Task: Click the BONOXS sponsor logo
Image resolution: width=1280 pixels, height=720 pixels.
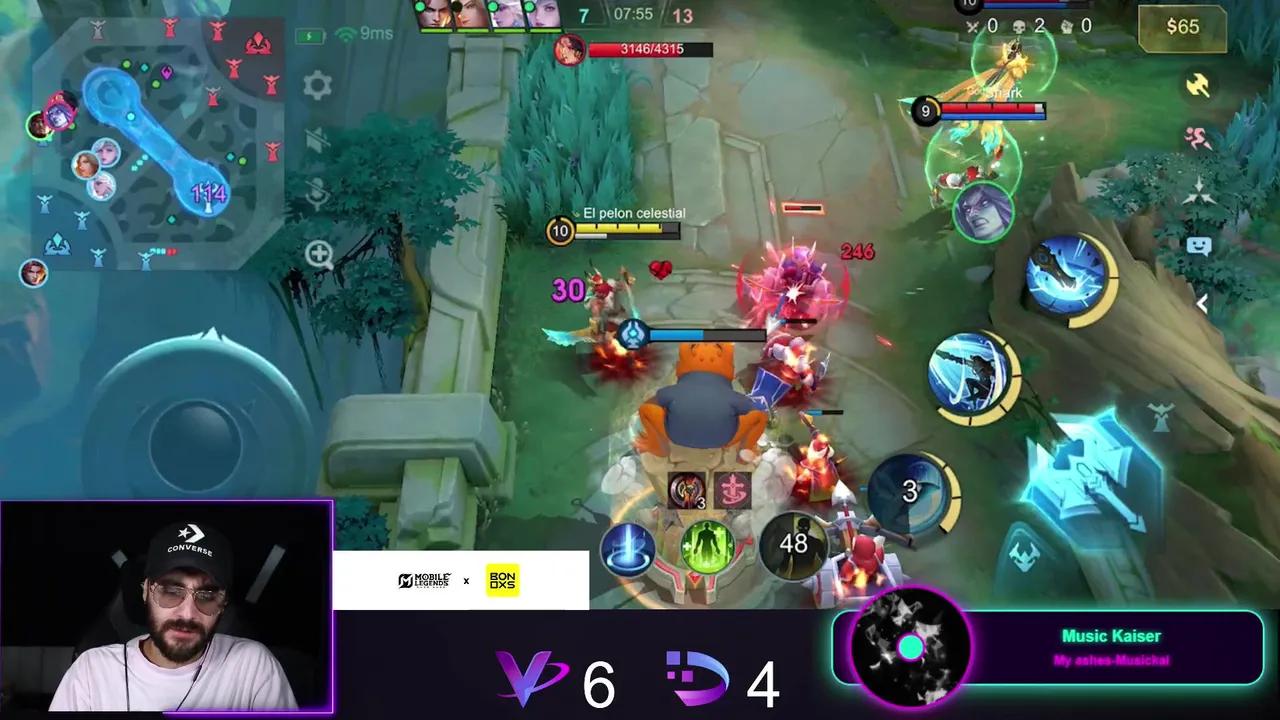Action: 501,579
